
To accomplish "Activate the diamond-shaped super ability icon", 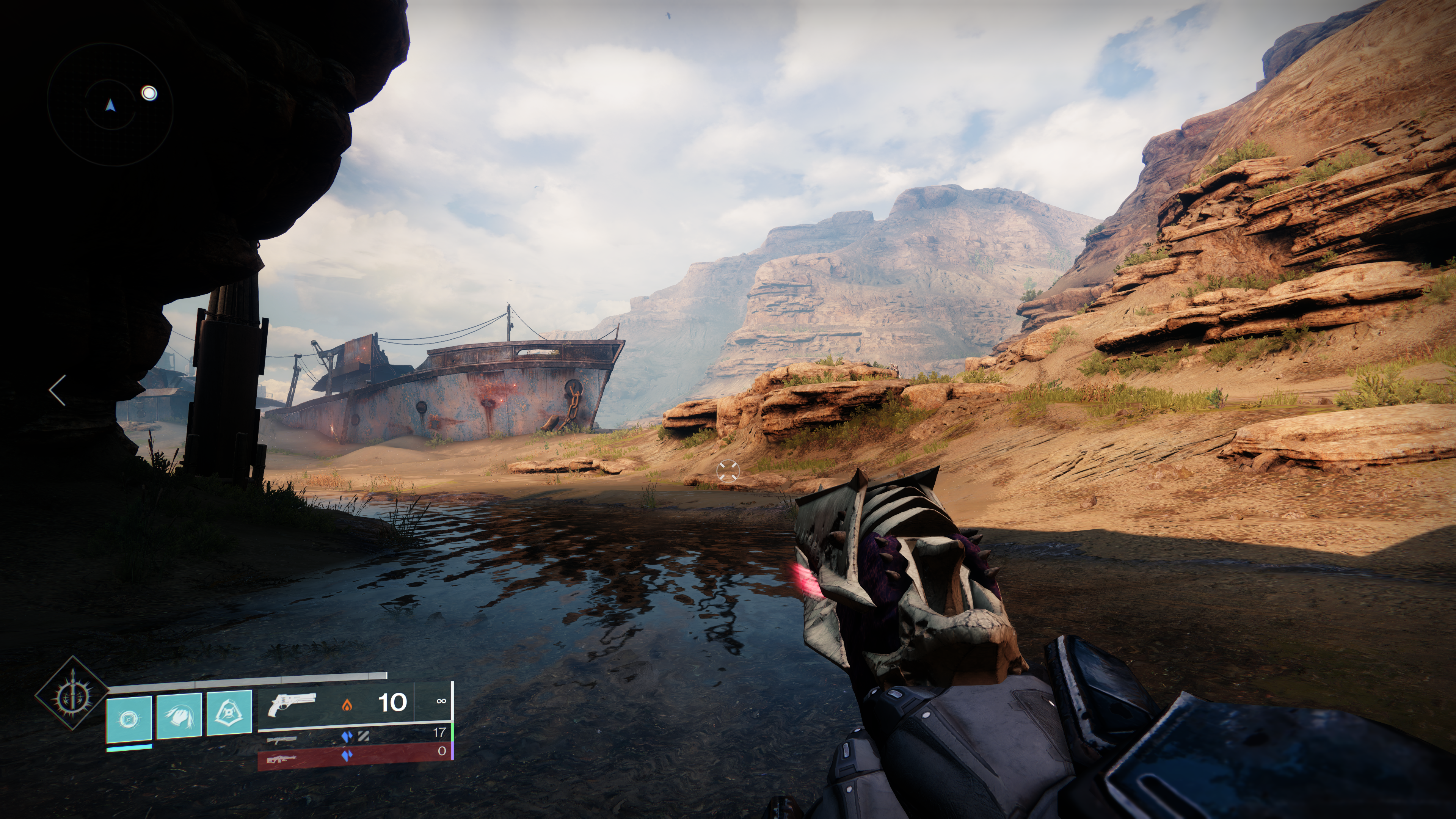I will tap(72, 693).
